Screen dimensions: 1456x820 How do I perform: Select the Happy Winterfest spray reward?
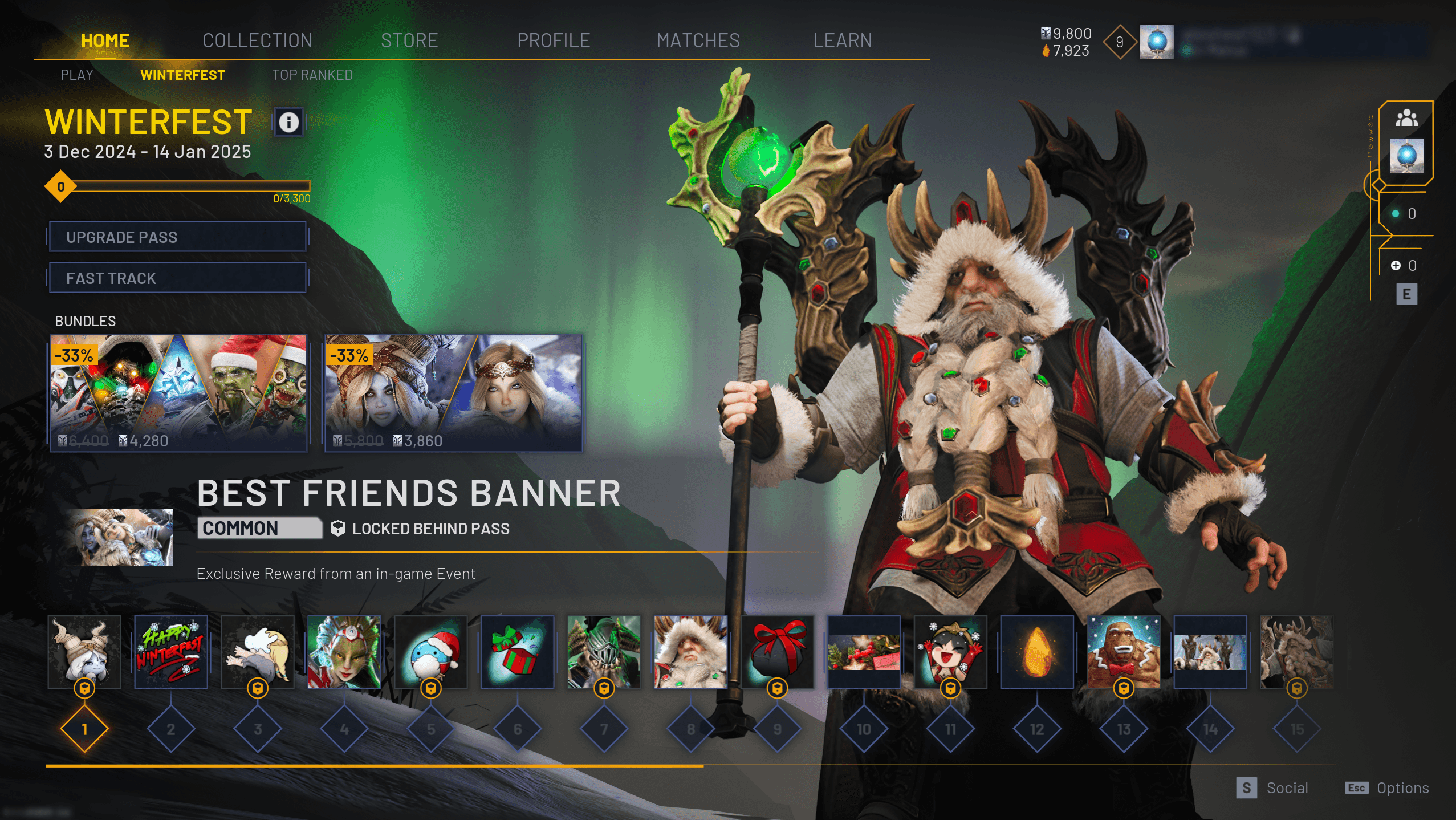click(170, 652)
